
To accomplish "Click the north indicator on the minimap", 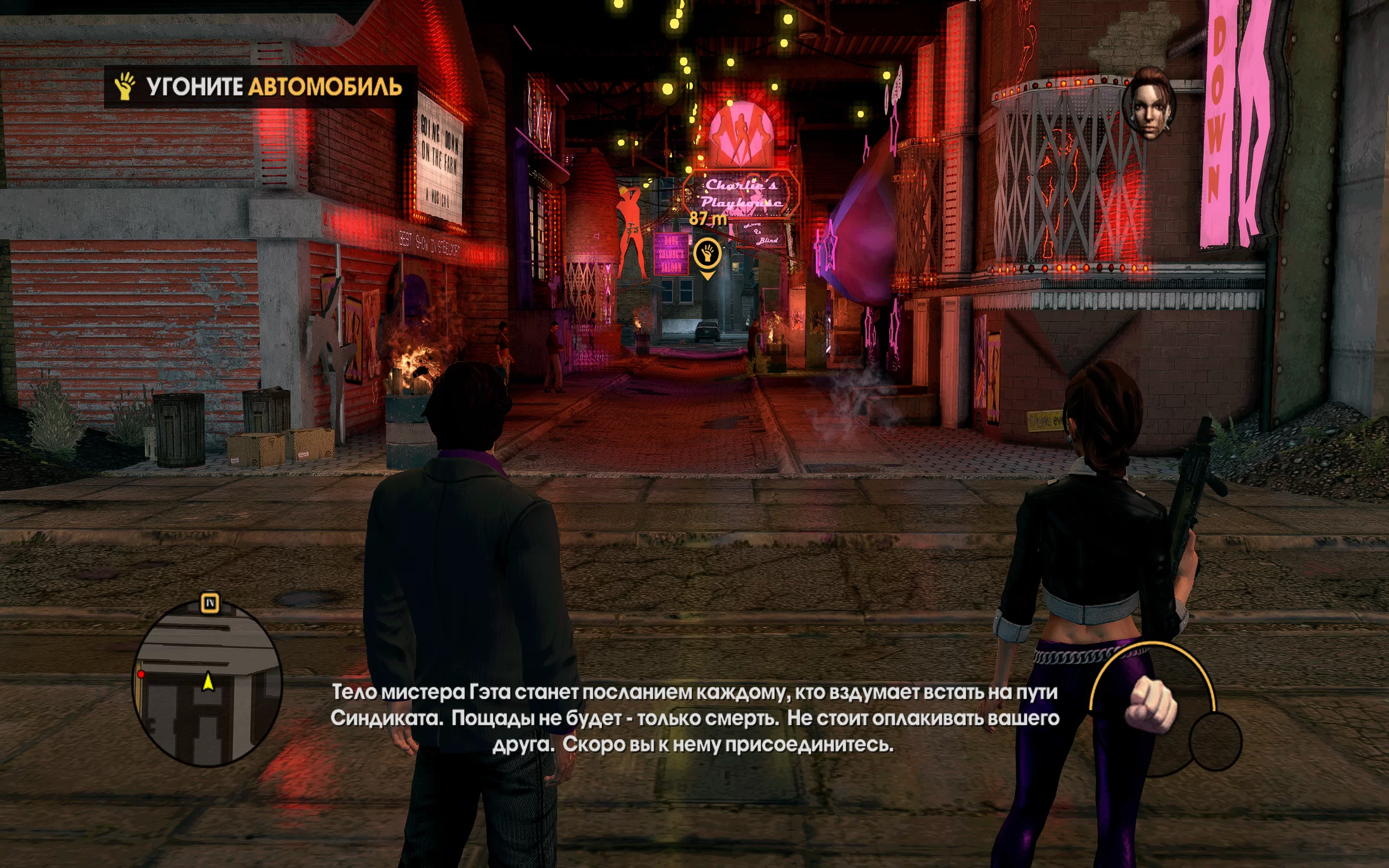I will click(x=210, y=603).
